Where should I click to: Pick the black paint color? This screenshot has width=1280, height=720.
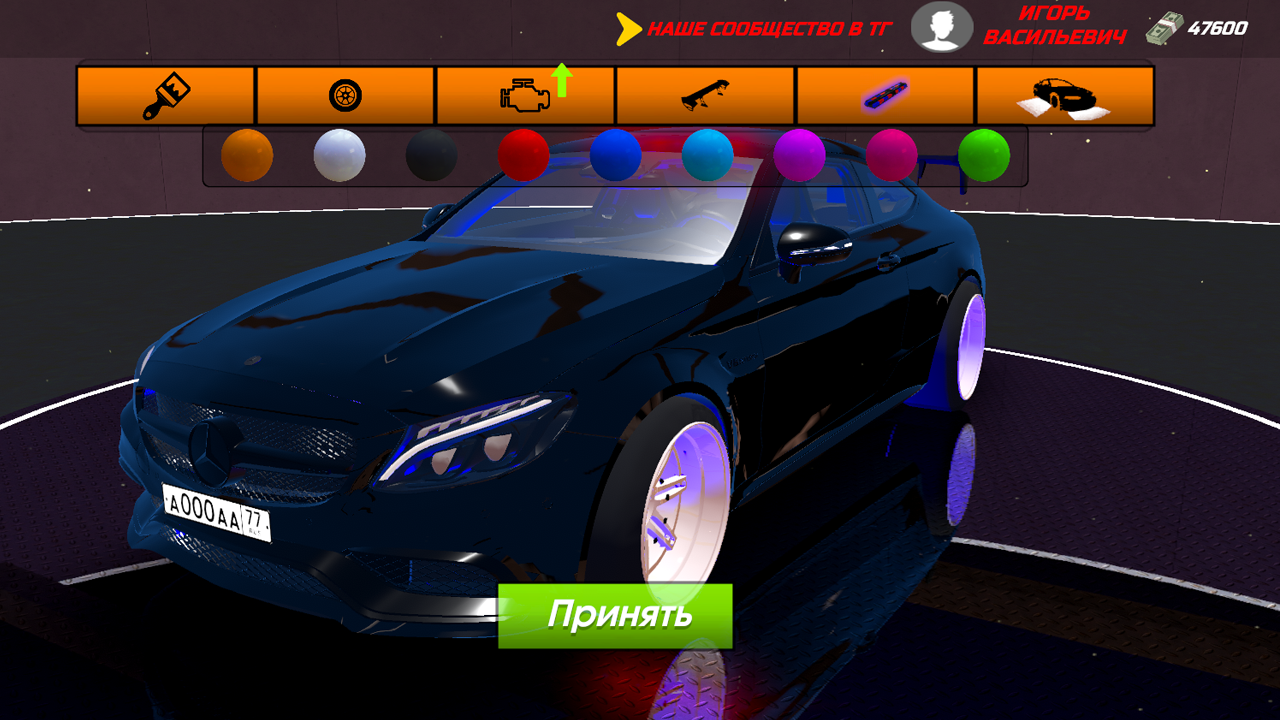(428, 155)
